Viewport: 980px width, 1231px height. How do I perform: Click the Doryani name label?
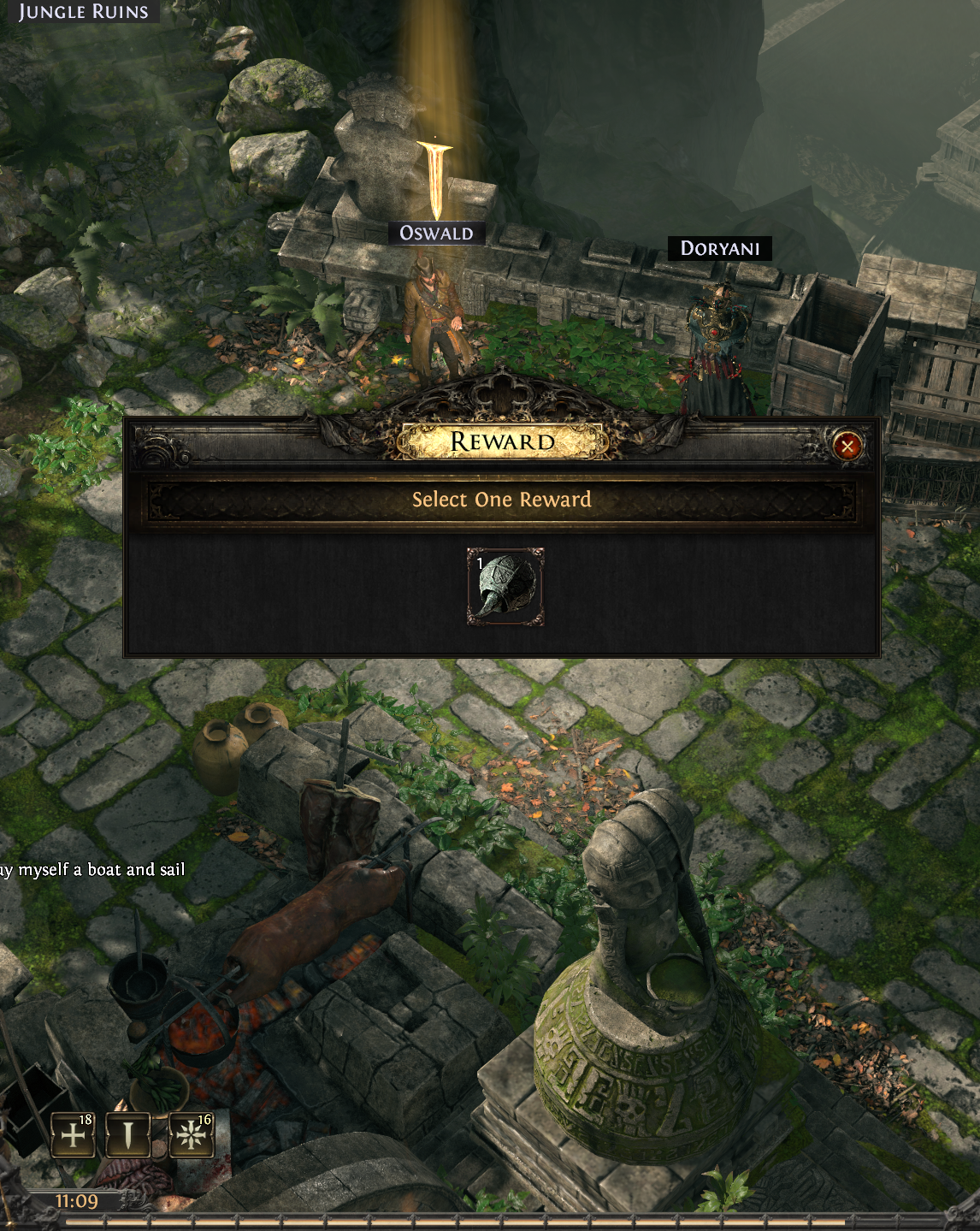pyautogui.click(x=719, y=248)
